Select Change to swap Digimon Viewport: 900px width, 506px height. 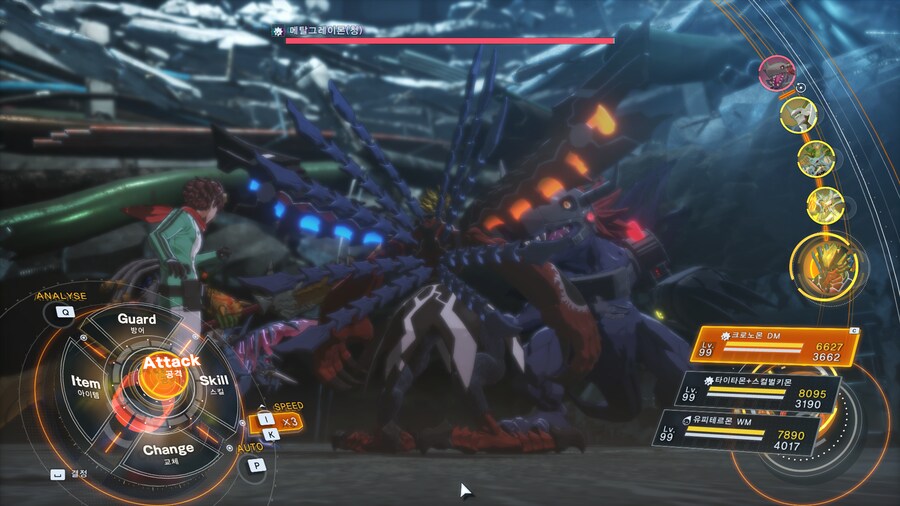[x=168, y=453]
